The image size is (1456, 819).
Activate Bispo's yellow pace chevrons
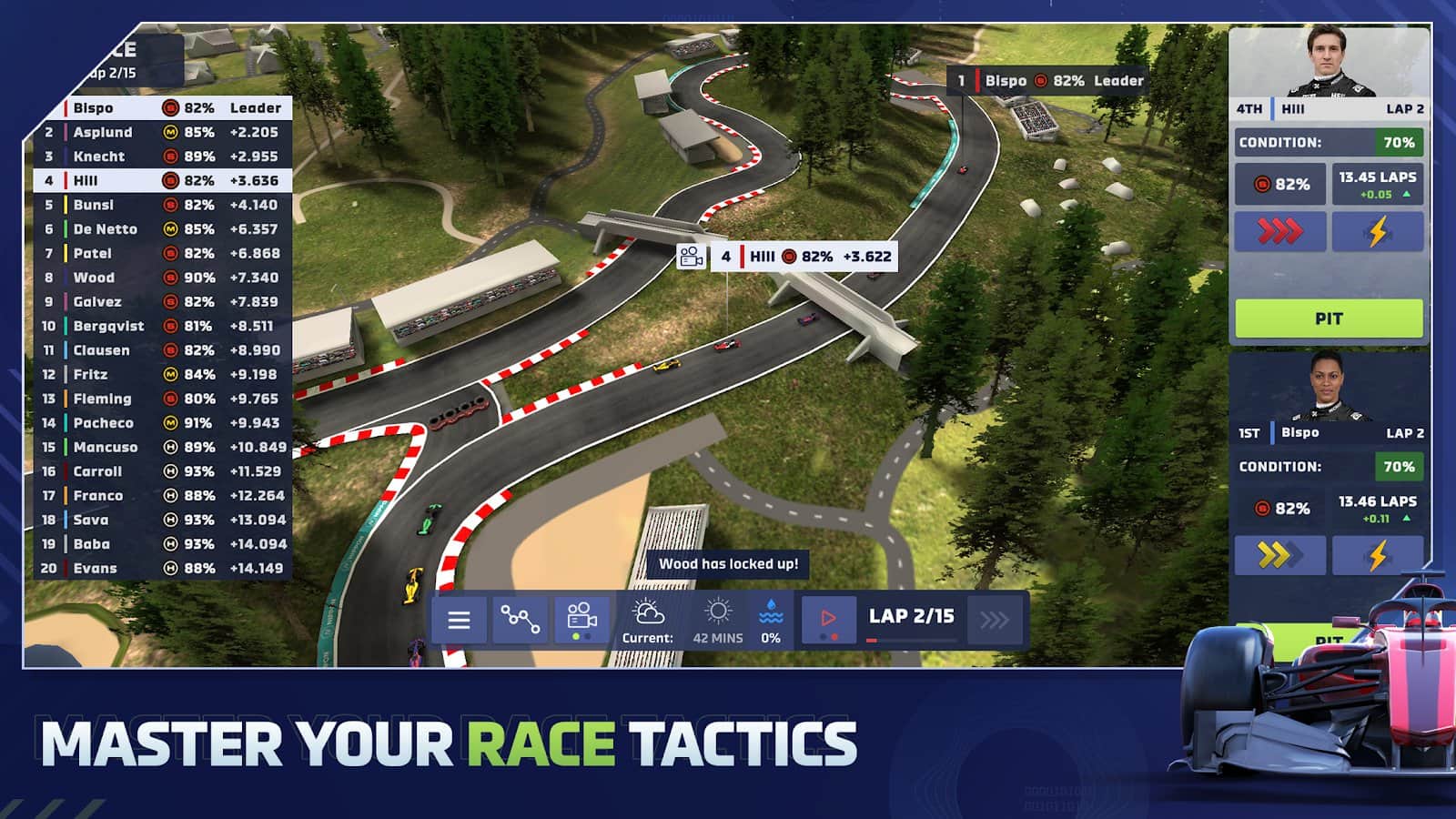coord(1280,556)
